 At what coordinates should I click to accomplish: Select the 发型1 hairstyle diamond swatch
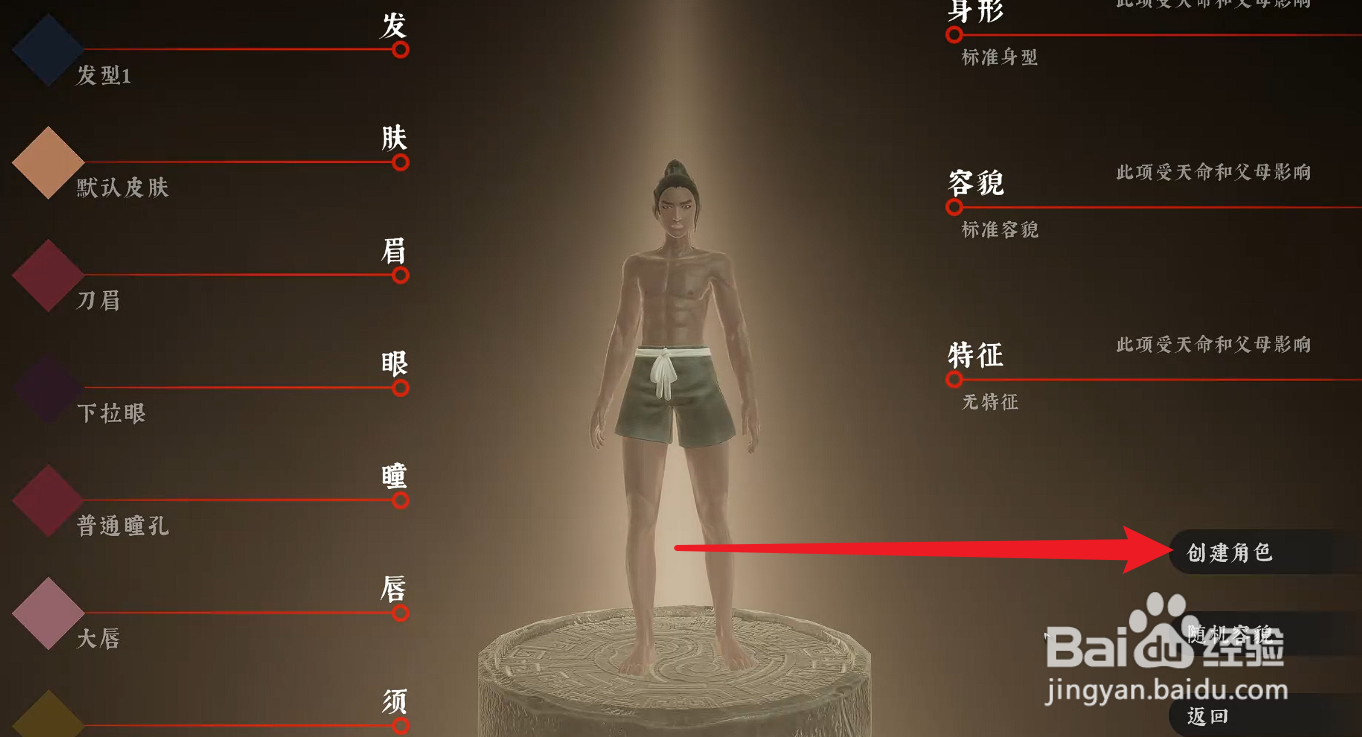click(x=46, y=49)
